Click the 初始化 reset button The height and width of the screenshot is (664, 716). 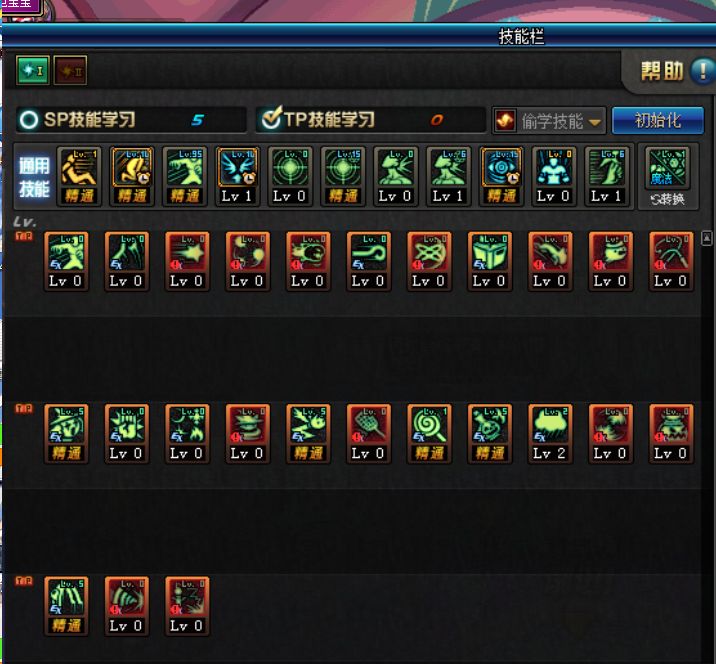pyautogui.click(x=657, y=120)
